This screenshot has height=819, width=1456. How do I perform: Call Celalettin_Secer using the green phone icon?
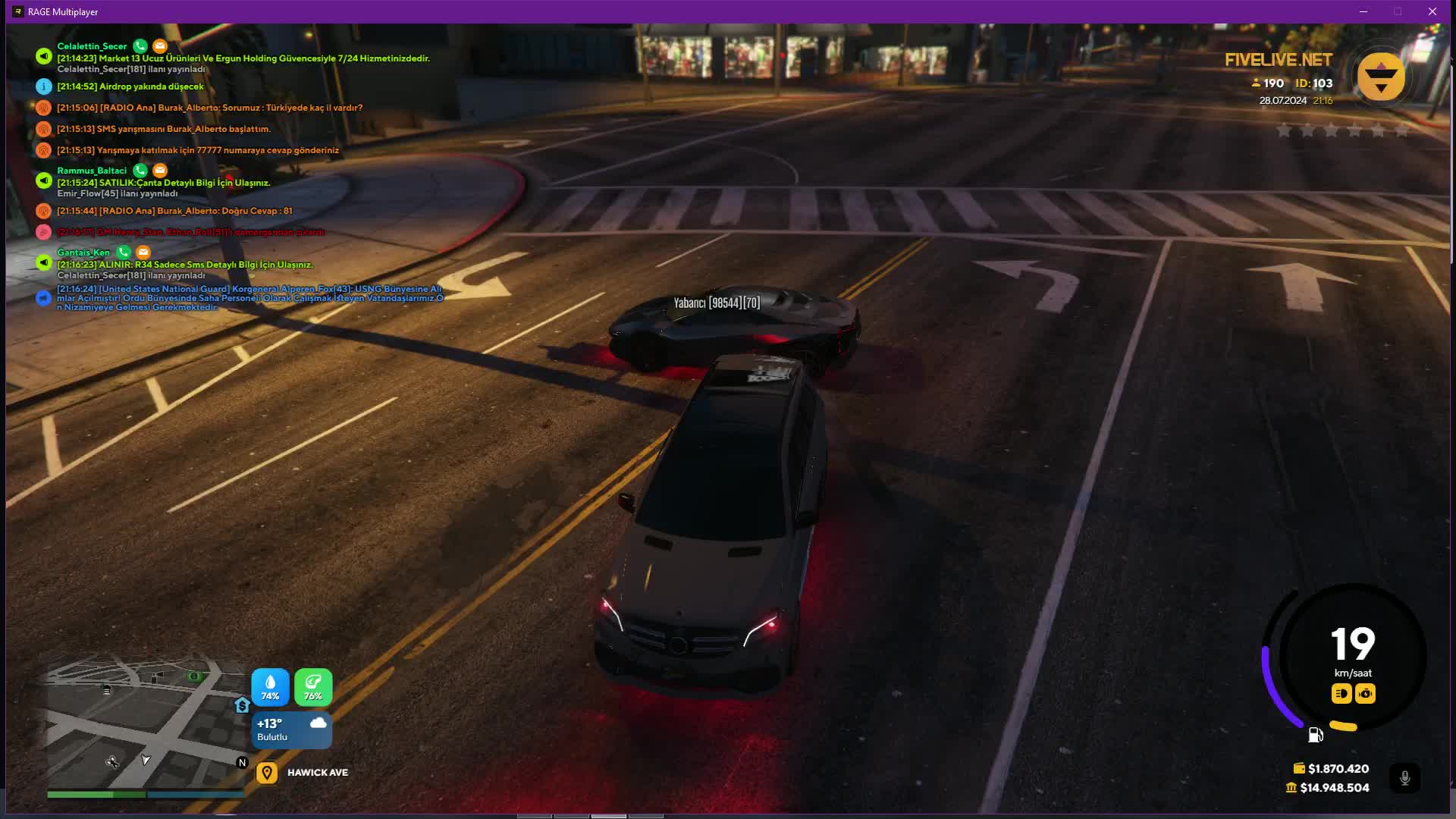[x=140, y=46]
